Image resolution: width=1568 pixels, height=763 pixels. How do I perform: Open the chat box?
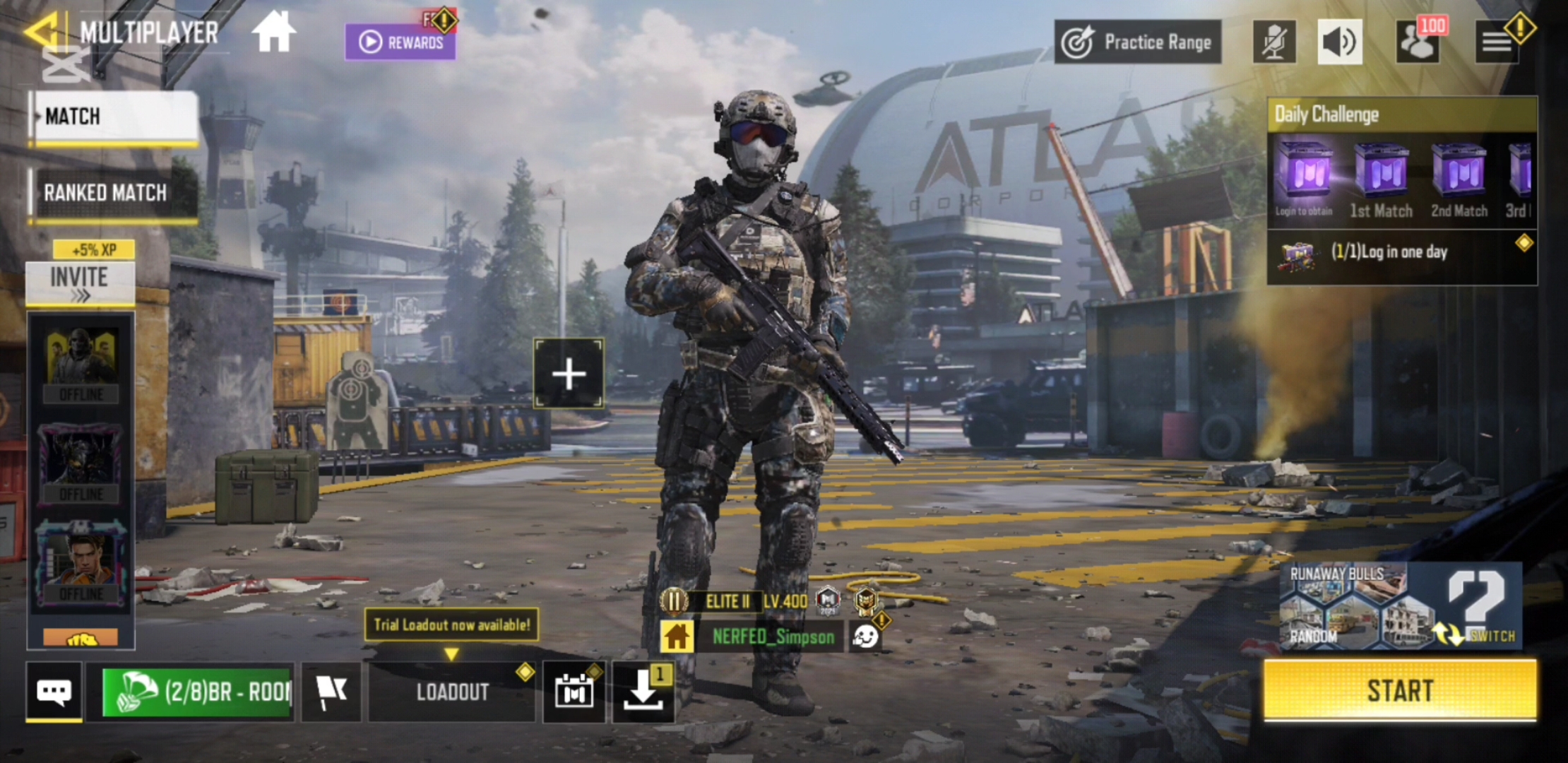click(54, 691)
